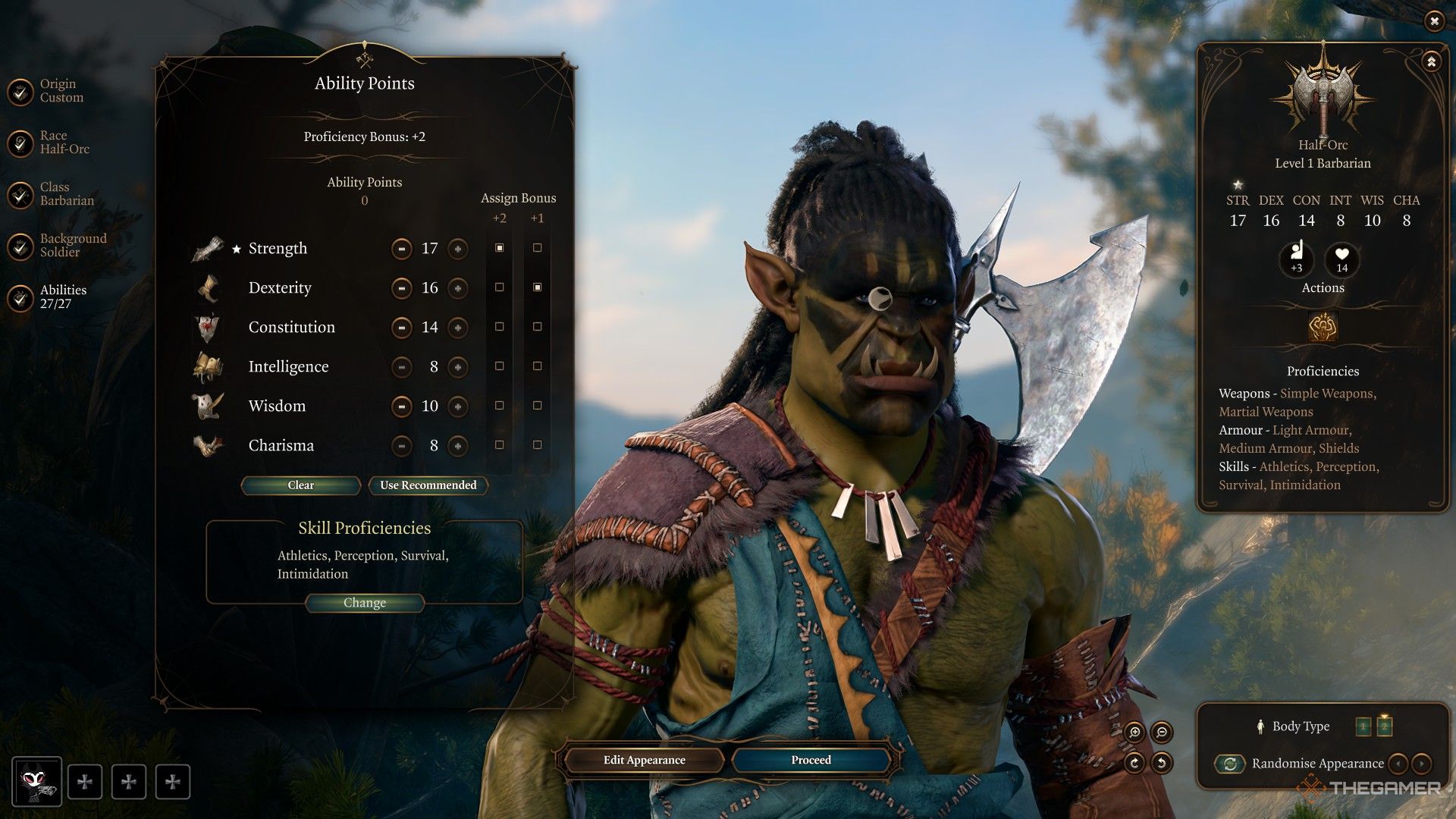Click the Dexterity boot icon
Image resolution: width=1456 pixels, height=819 pixels.
pos(210,287)
